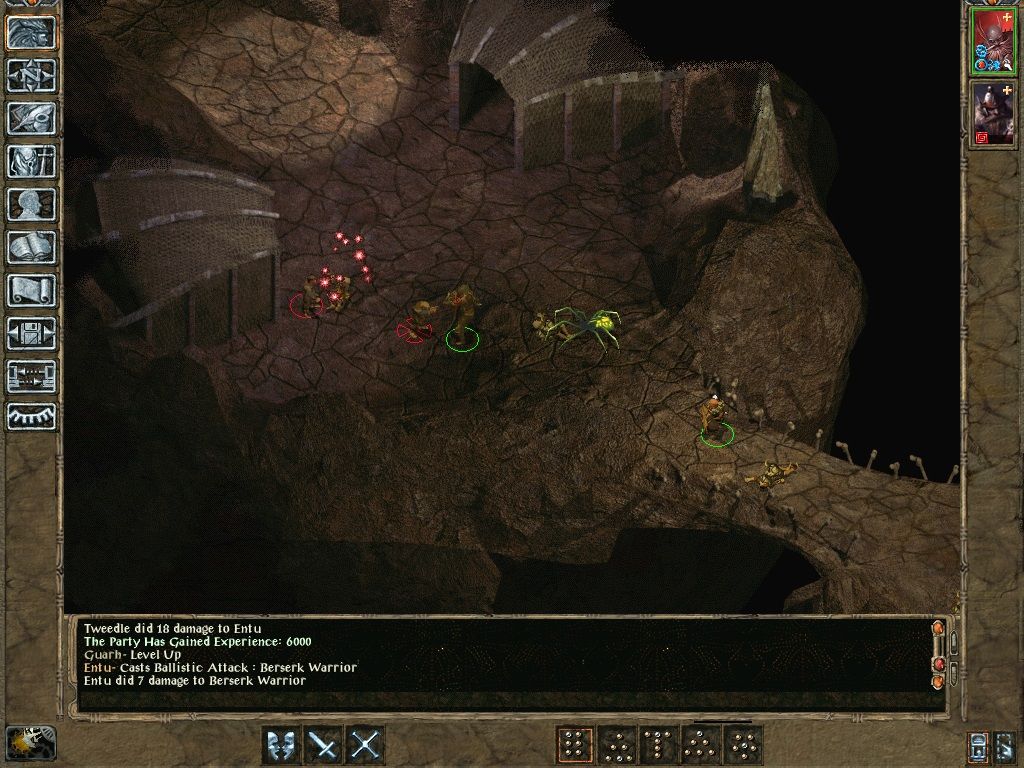1024x768 pixels.
Task: Click the single sword action button
Action: coord(324,745)
